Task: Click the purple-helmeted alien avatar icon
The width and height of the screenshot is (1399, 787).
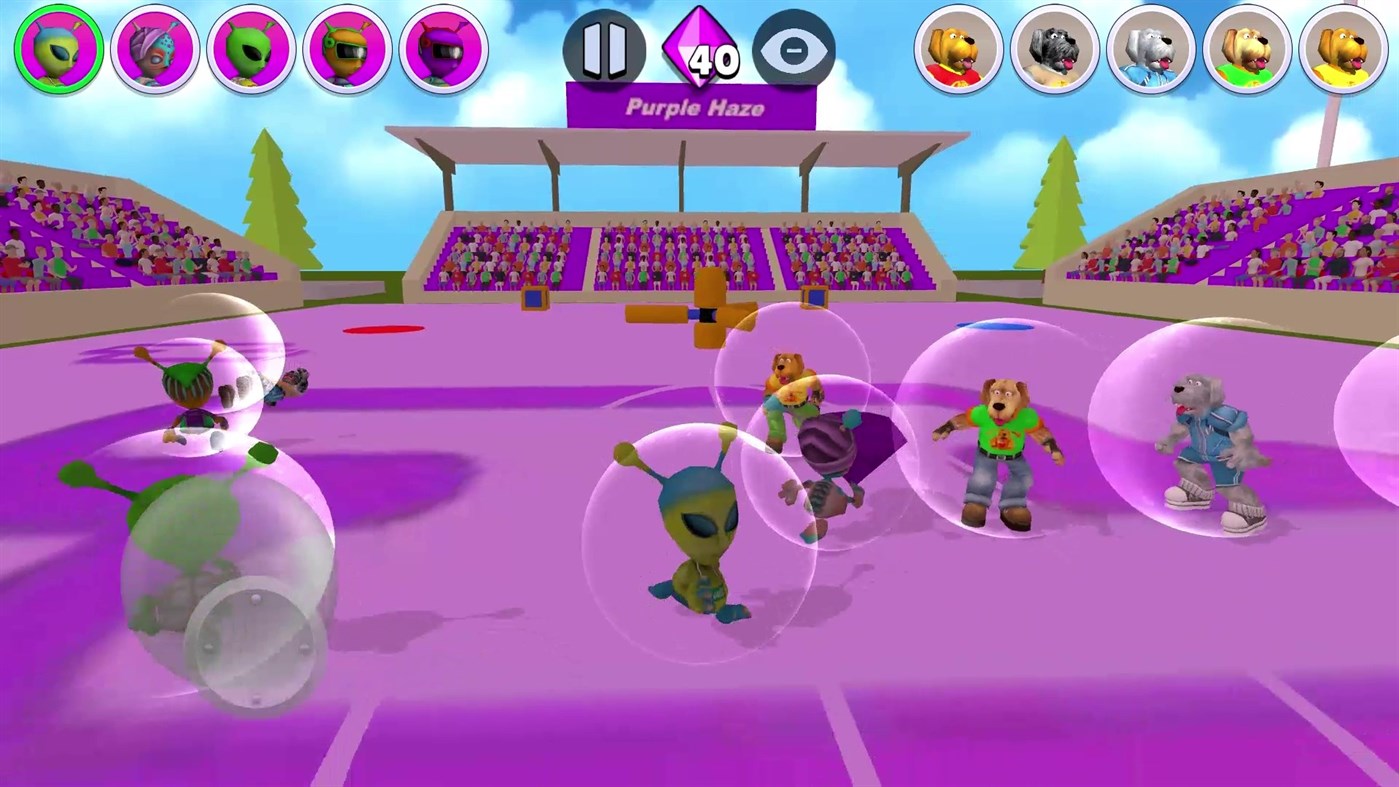Action: 441,48
